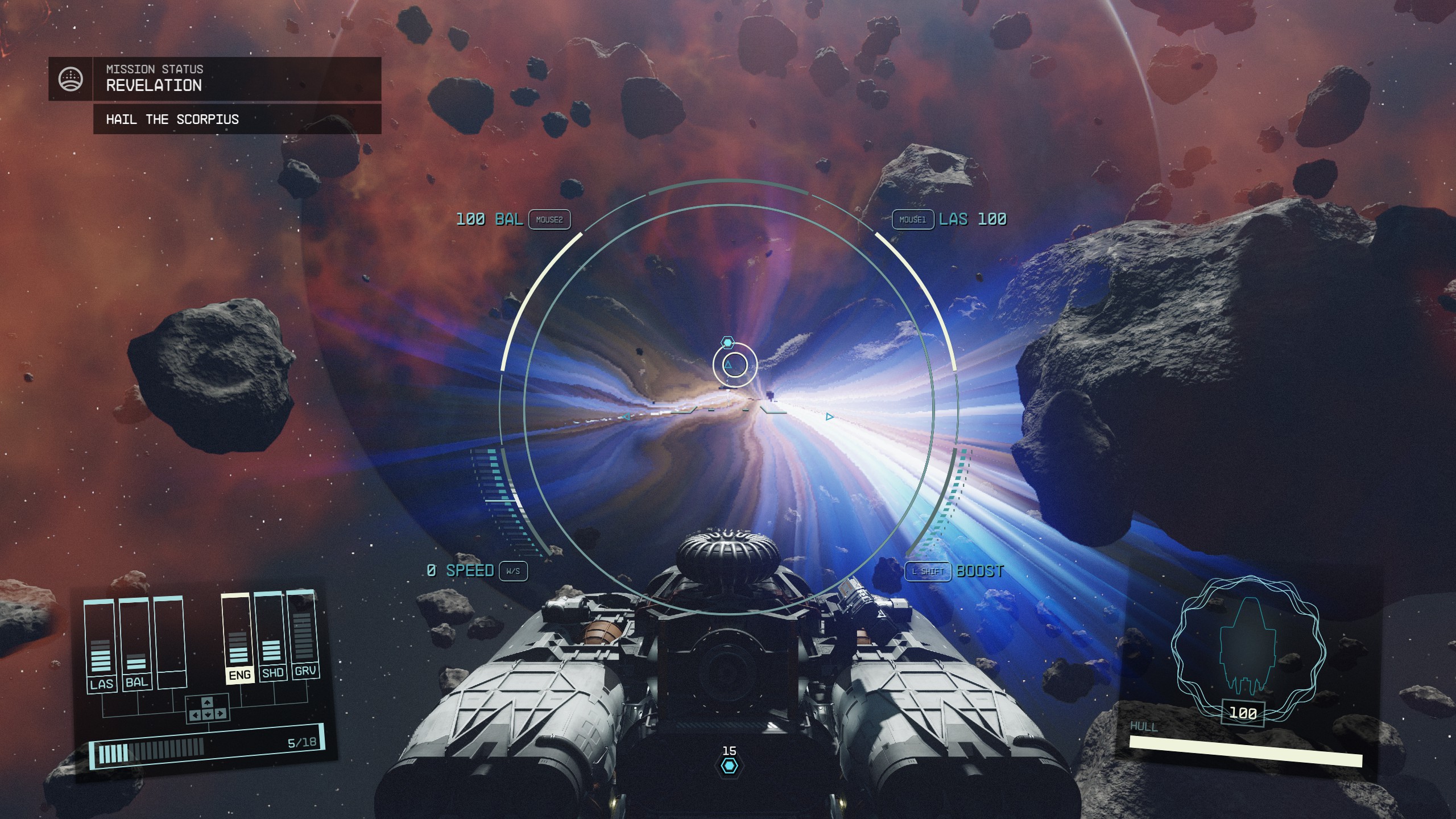The width and height of the screenshot is (1456, 819).
Task: Click the down arrow in the power allocation keypad
Action: [x=208, y=715]
